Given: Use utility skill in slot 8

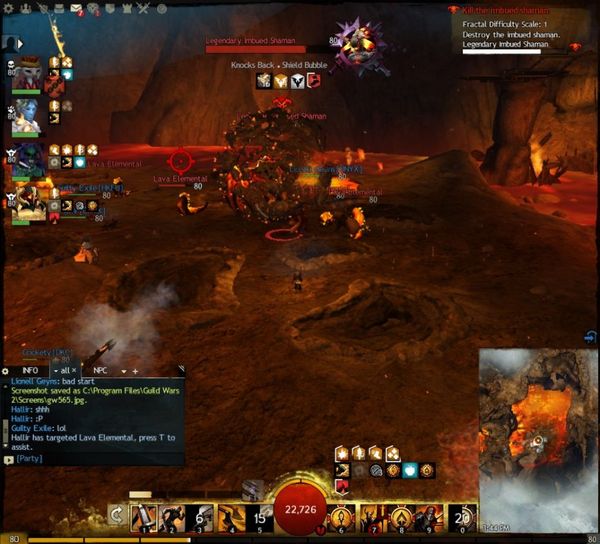Looking at the screenshot, I should pos(401,518).
